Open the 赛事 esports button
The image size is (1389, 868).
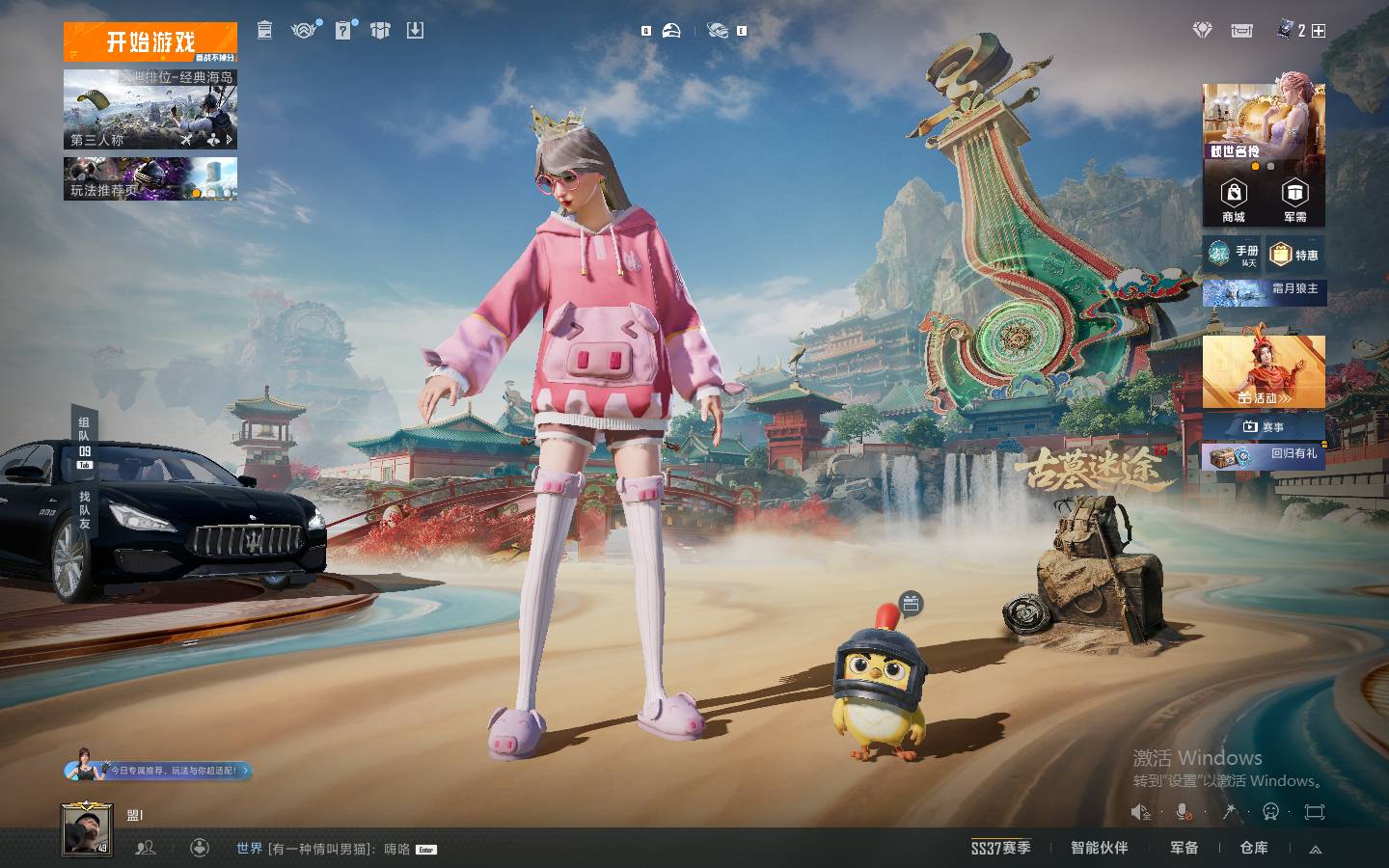(x=1264, y=426)
